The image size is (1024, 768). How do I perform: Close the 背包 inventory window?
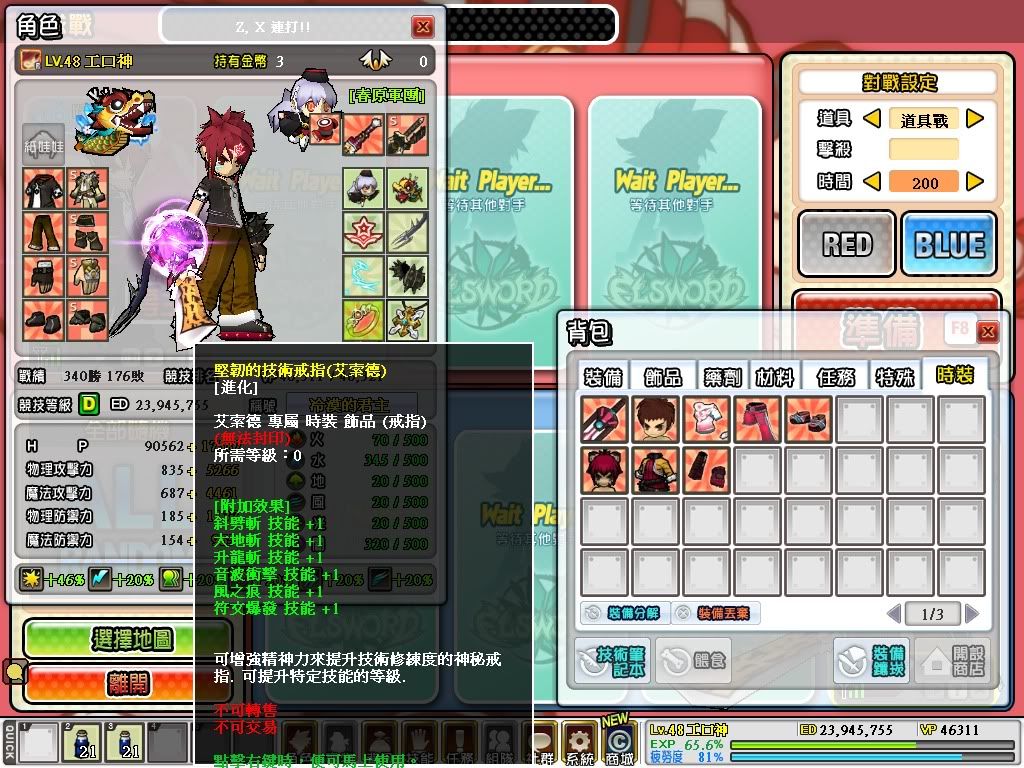[988, 332]
